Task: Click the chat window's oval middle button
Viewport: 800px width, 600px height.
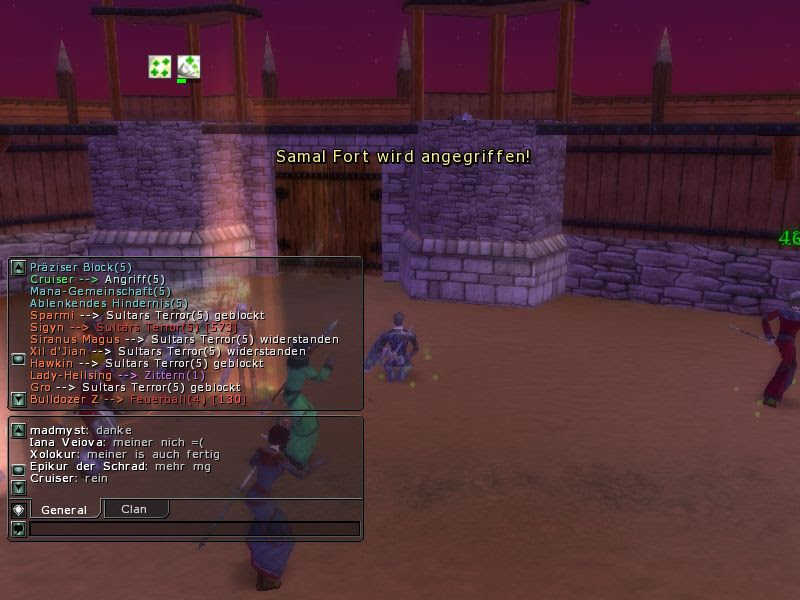Action: (18, 470)
